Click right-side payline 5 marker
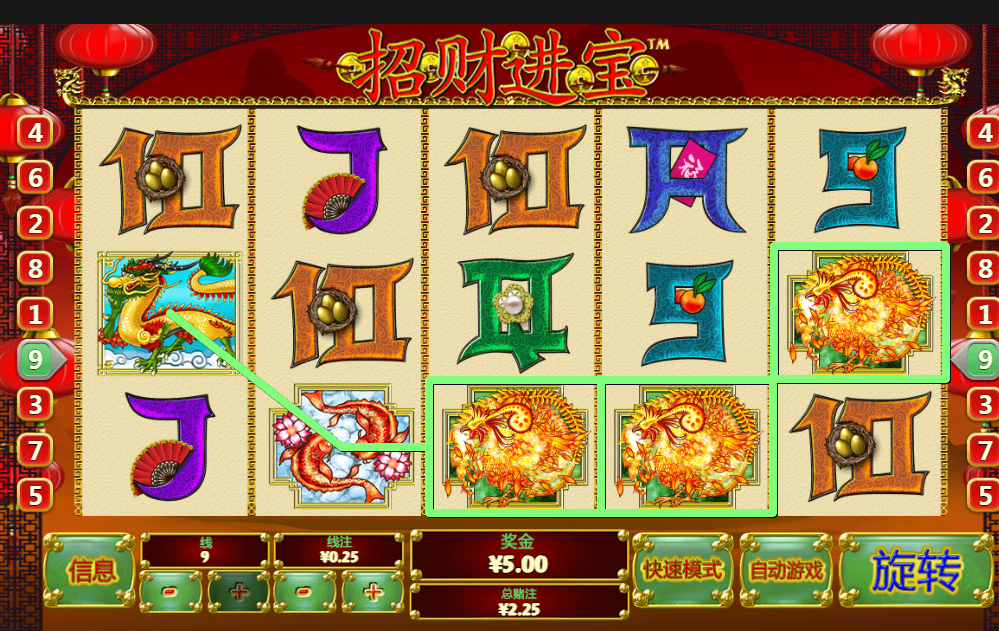999x631 pixels. click(x=984, y=494)
